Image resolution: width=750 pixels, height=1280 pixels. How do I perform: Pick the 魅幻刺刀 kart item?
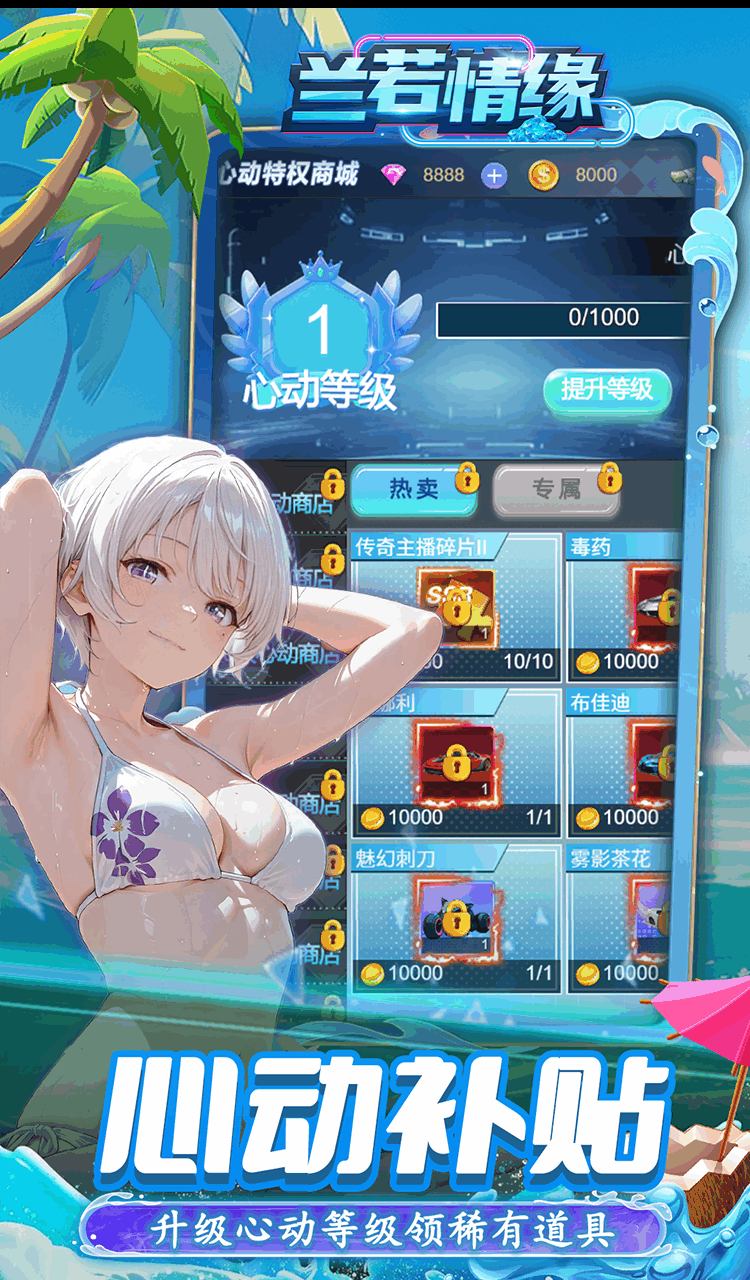[x=455, y=915]
